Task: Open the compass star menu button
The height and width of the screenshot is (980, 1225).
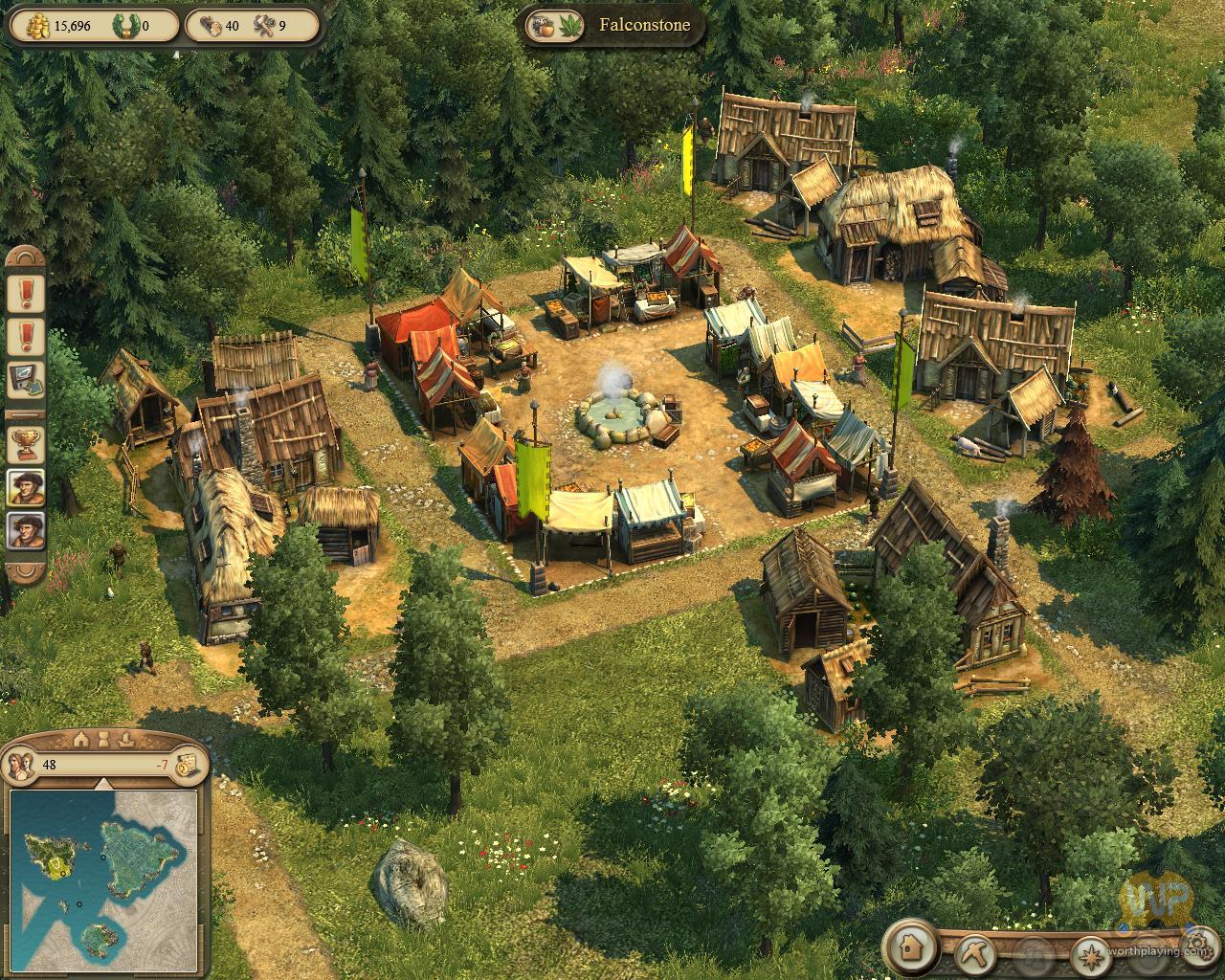Action: (1091, 952)
